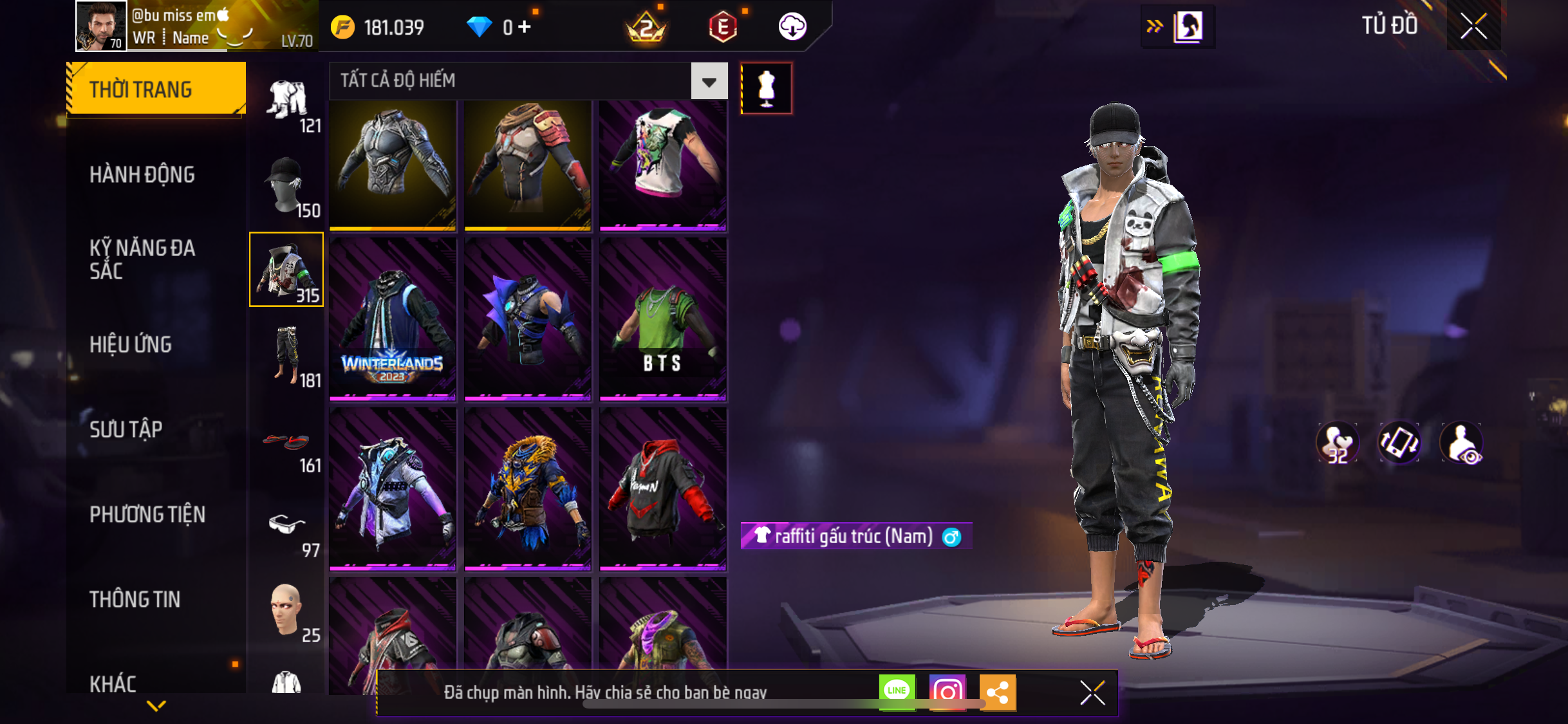Image resolution: width=1568 pixels, height=724 pixels.
Task: Select the HIỆU ỨNG menu entry
Action: tap(131, 344)
